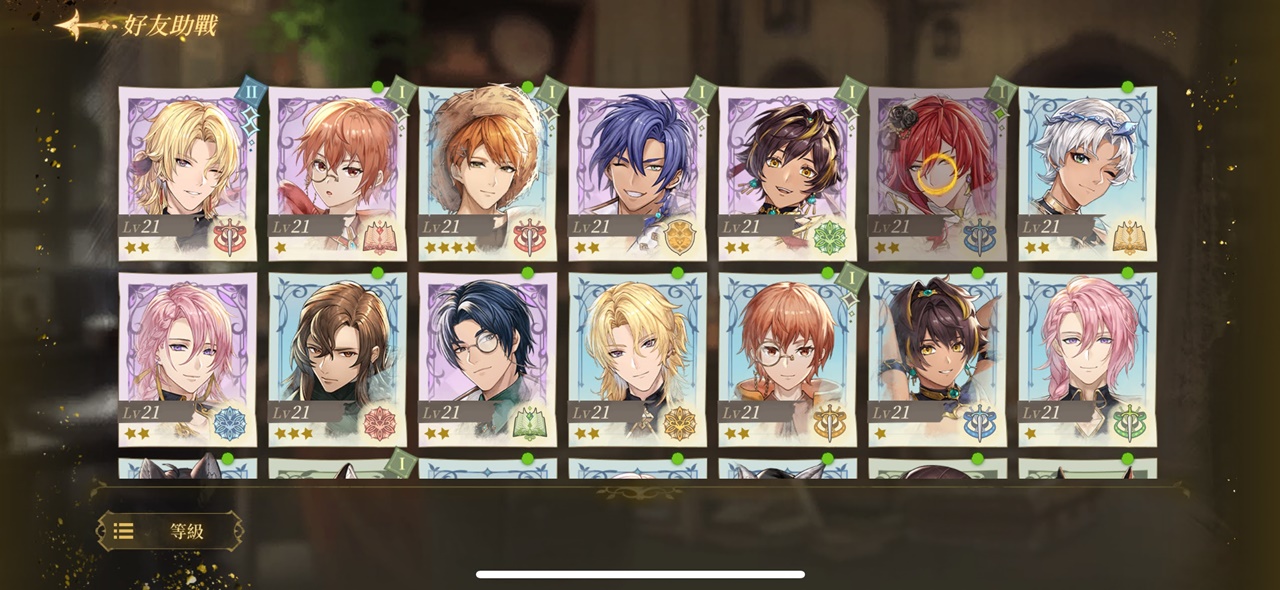1280x590 pixels.
Task: Choose the red-haired character card
Action: coord(937,172)
